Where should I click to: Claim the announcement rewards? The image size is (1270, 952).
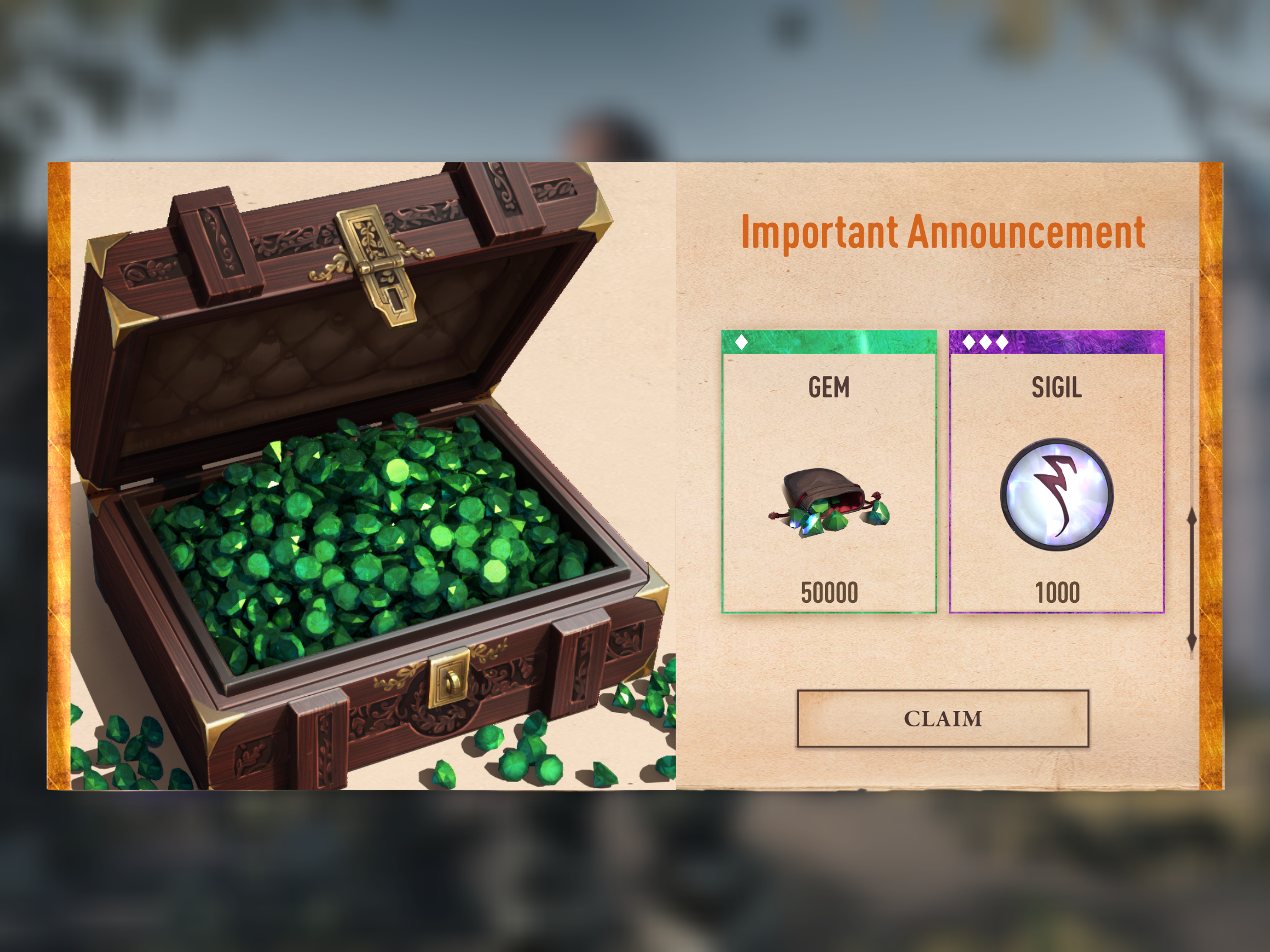[x=943, y=718]
